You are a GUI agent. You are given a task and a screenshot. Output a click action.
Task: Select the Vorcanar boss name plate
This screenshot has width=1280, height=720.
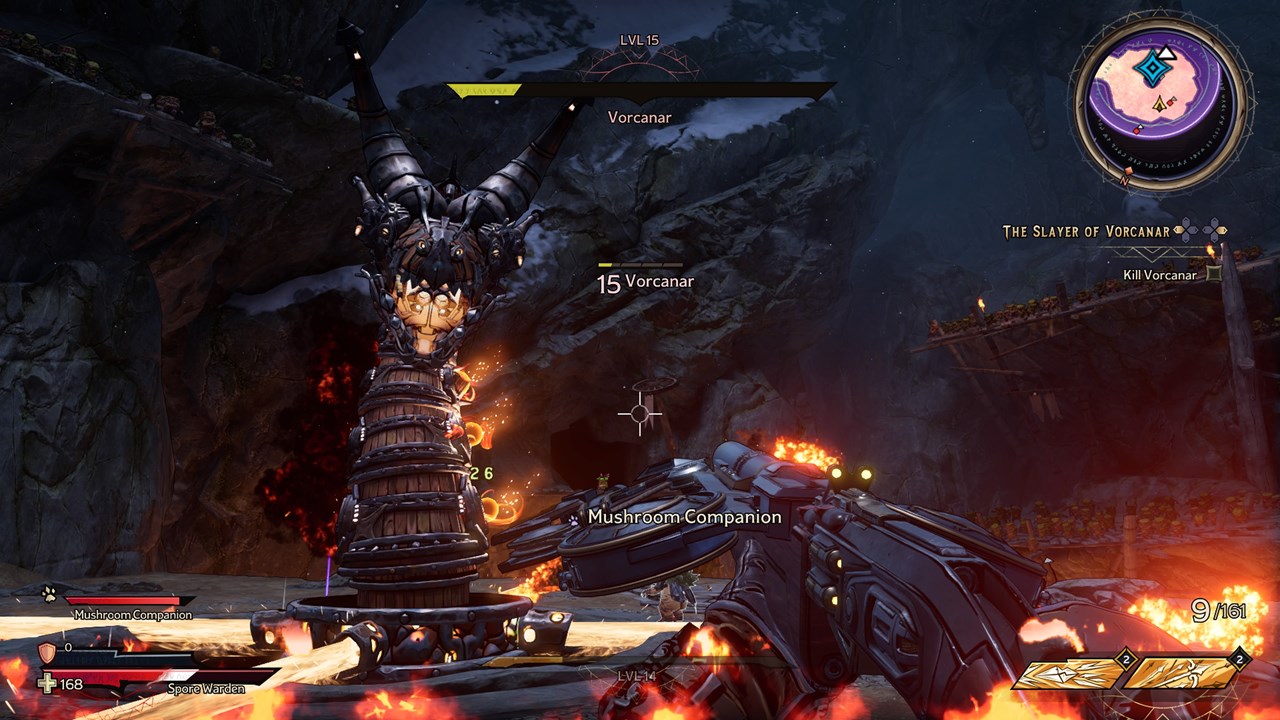[x=640, y=117]
